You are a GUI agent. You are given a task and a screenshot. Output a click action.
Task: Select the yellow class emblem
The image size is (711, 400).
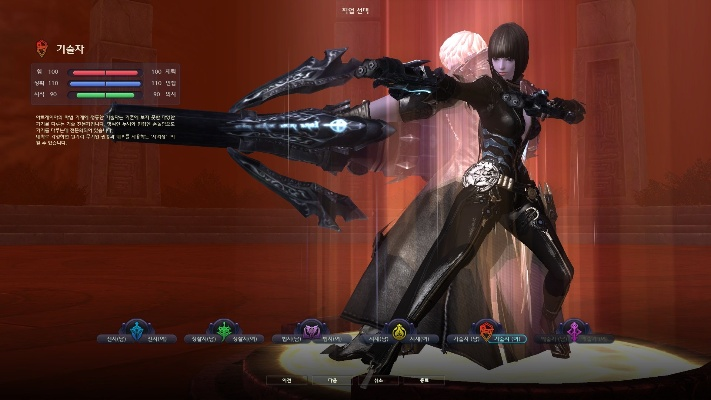tap(399, 331)
